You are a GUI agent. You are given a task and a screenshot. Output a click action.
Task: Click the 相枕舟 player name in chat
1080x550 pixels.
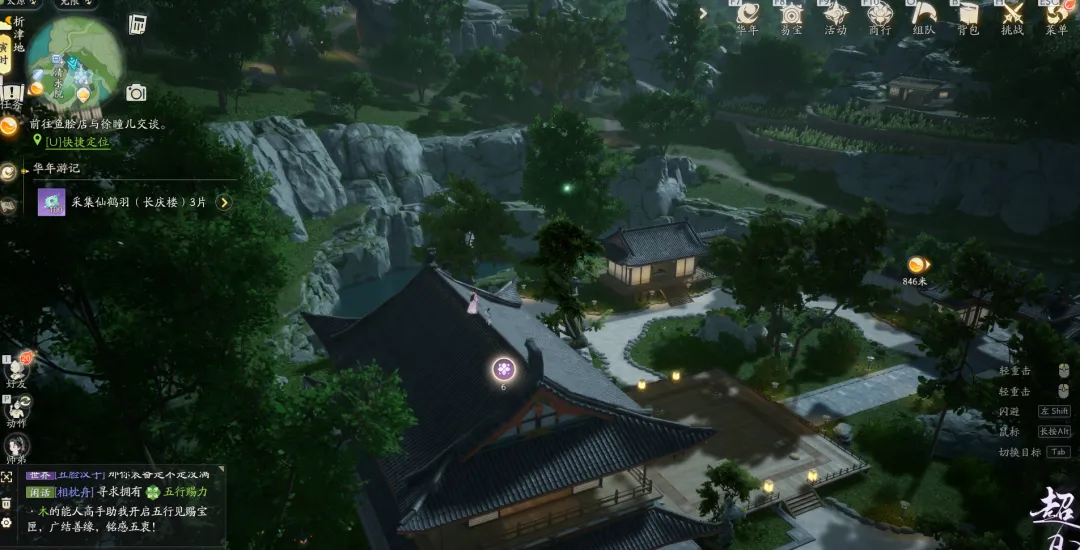coord(75,492)
